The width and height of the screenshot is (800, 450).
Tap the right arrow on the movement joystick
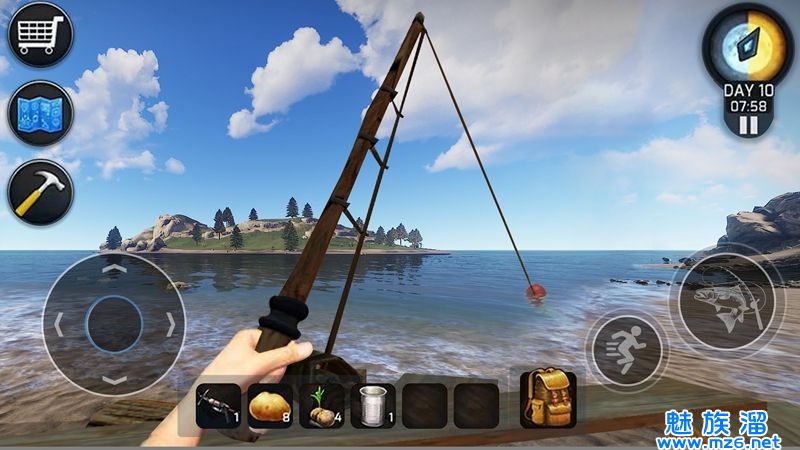[x=171, y=324]
